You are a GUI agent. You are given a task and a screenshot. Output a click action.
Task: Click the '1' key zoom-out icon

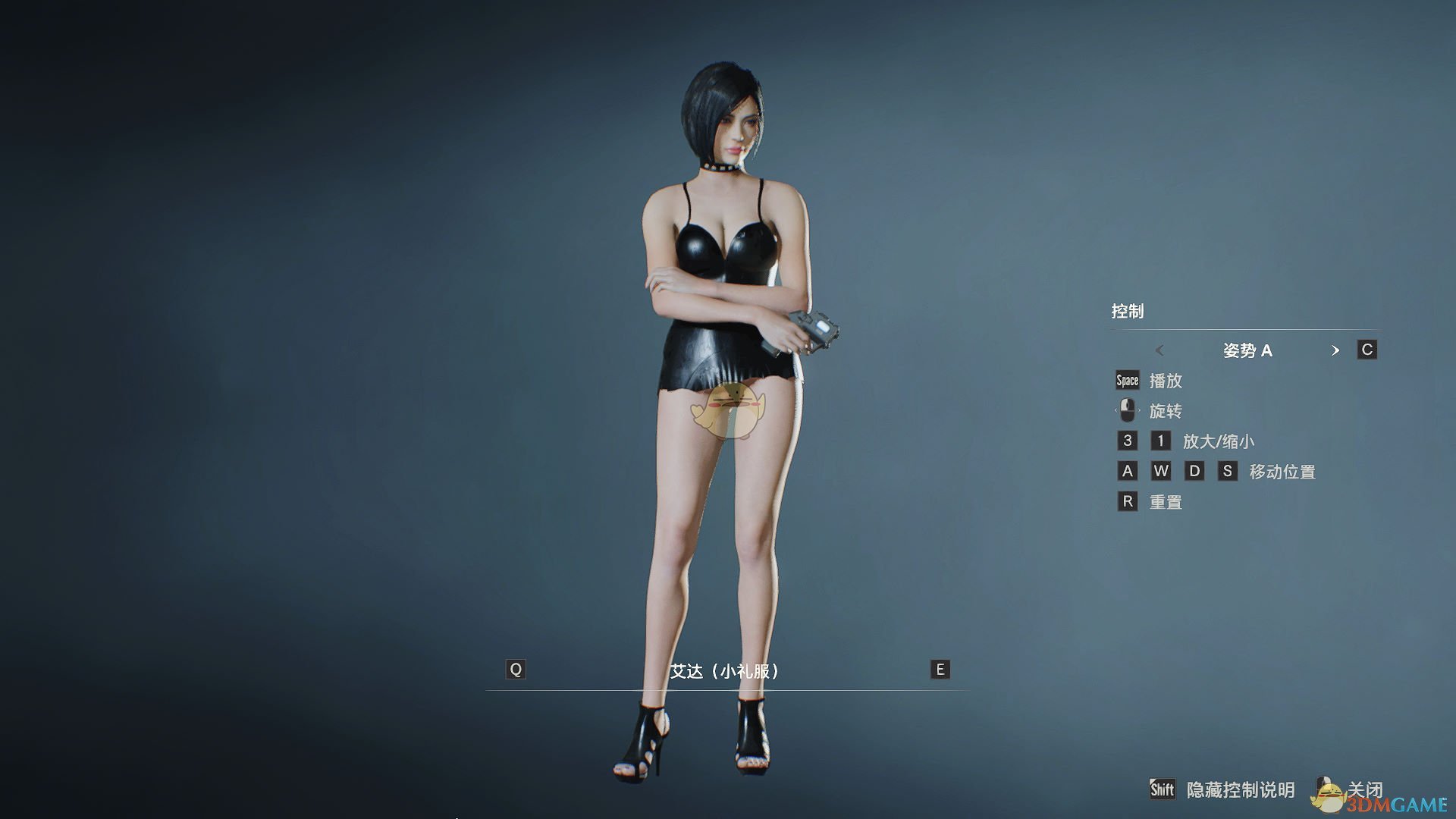coord(1160,441)
